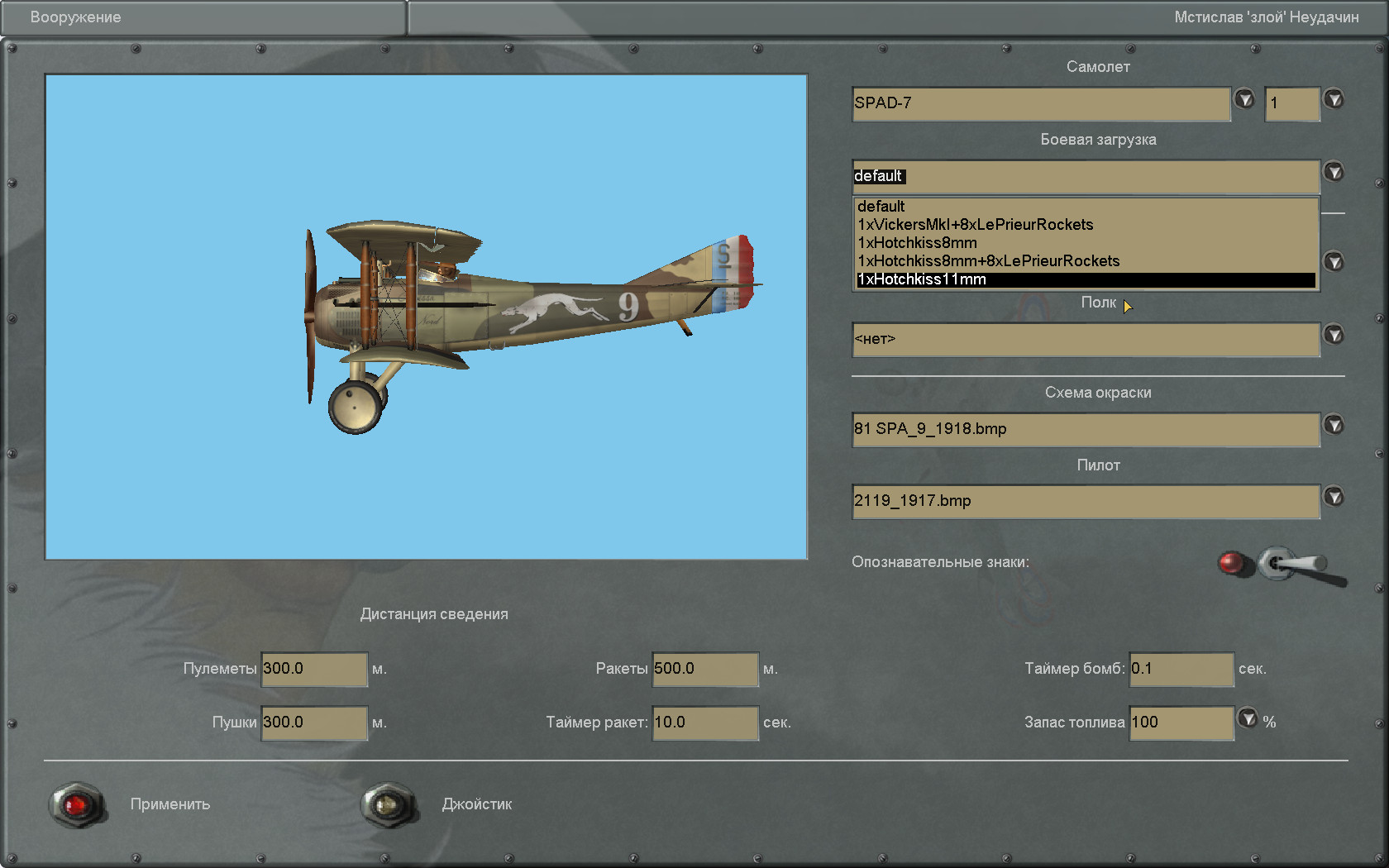Open the paint scheme dropdown arrow

coord(1334,425)
